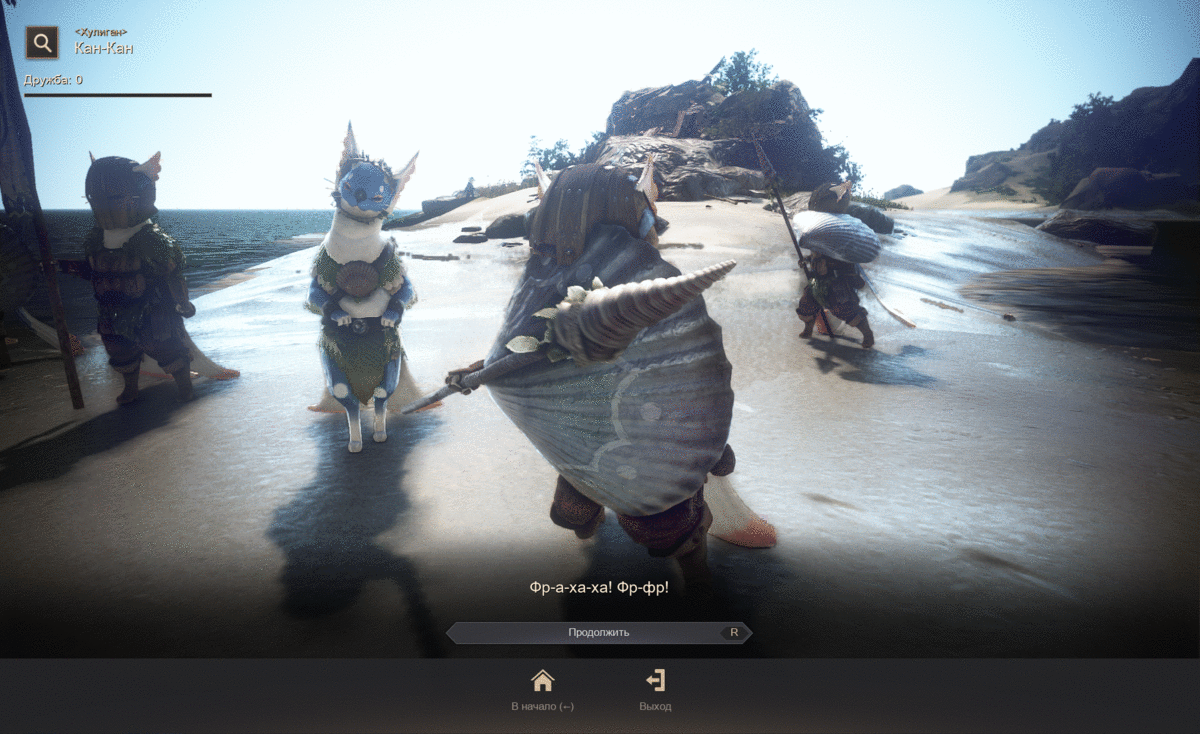Click the Продолжить dialogue button
Screen dimensions: 1200x734
598,632
